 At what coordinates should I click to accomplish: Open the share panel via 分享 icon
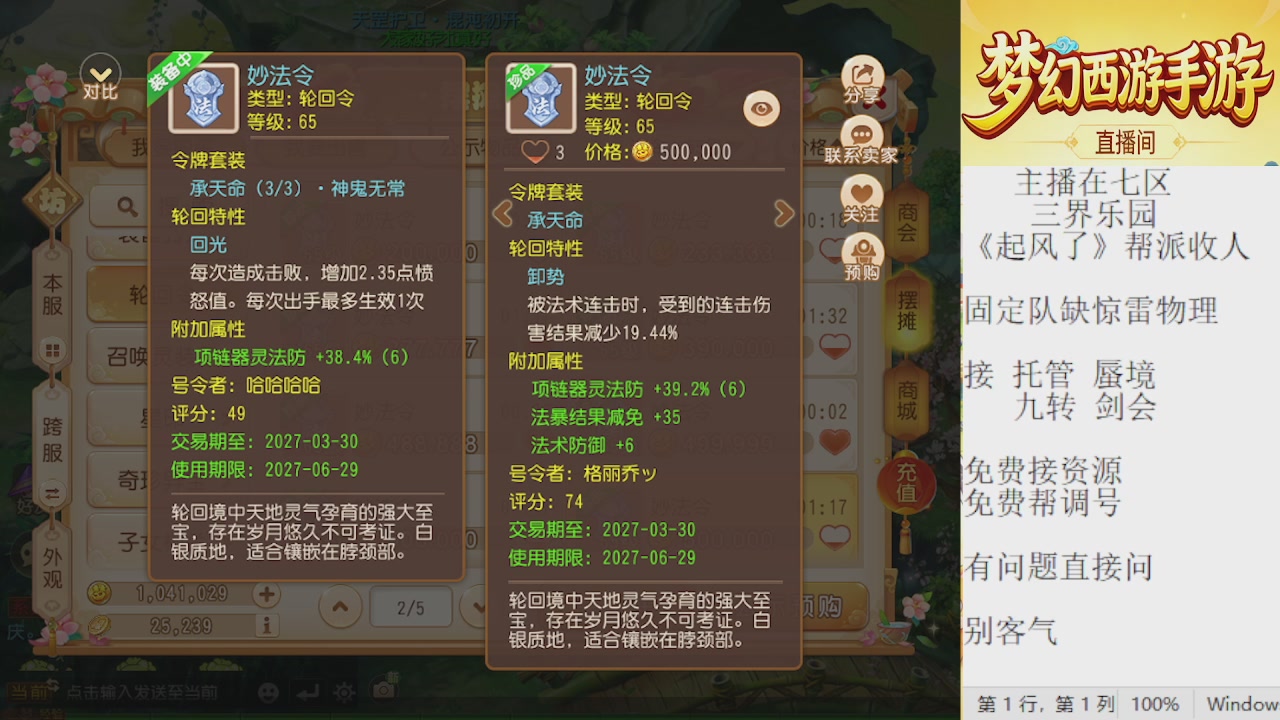(863, 73)
